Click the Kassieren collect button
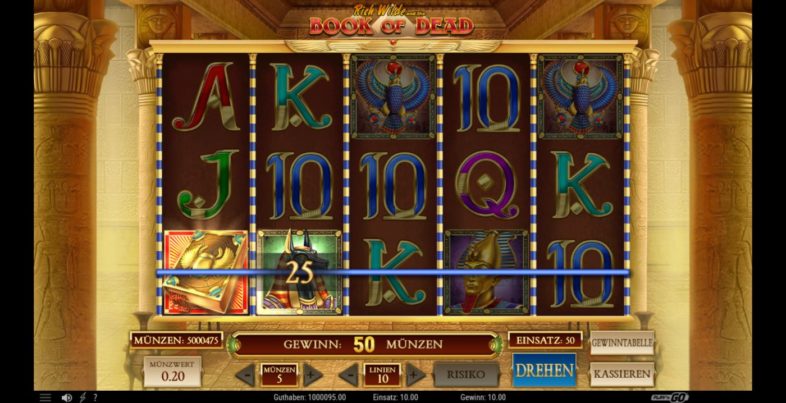Image resolution: width=786 pixels, height=403 pixels. tap(621, 374)
